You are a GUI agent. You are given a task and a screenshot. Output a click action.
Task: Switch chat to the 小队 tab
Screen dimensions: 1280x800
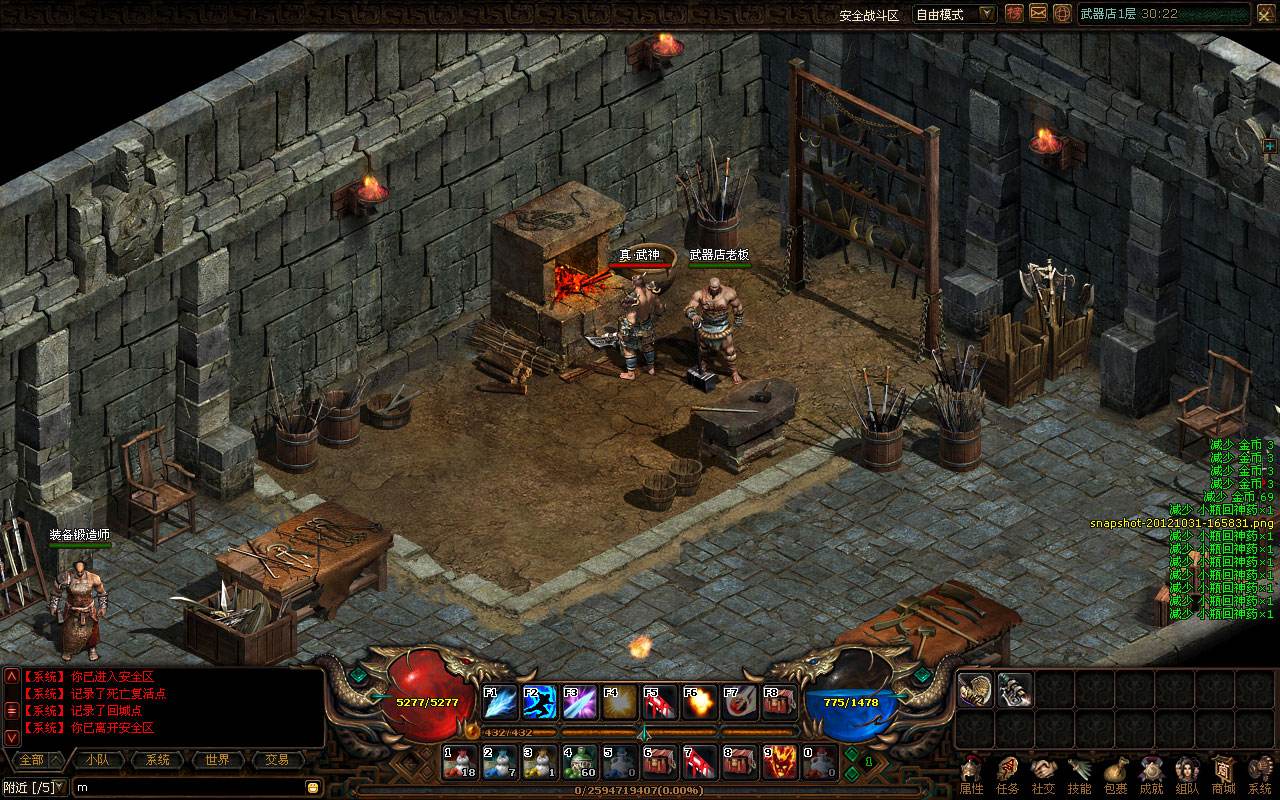point(97,760)
